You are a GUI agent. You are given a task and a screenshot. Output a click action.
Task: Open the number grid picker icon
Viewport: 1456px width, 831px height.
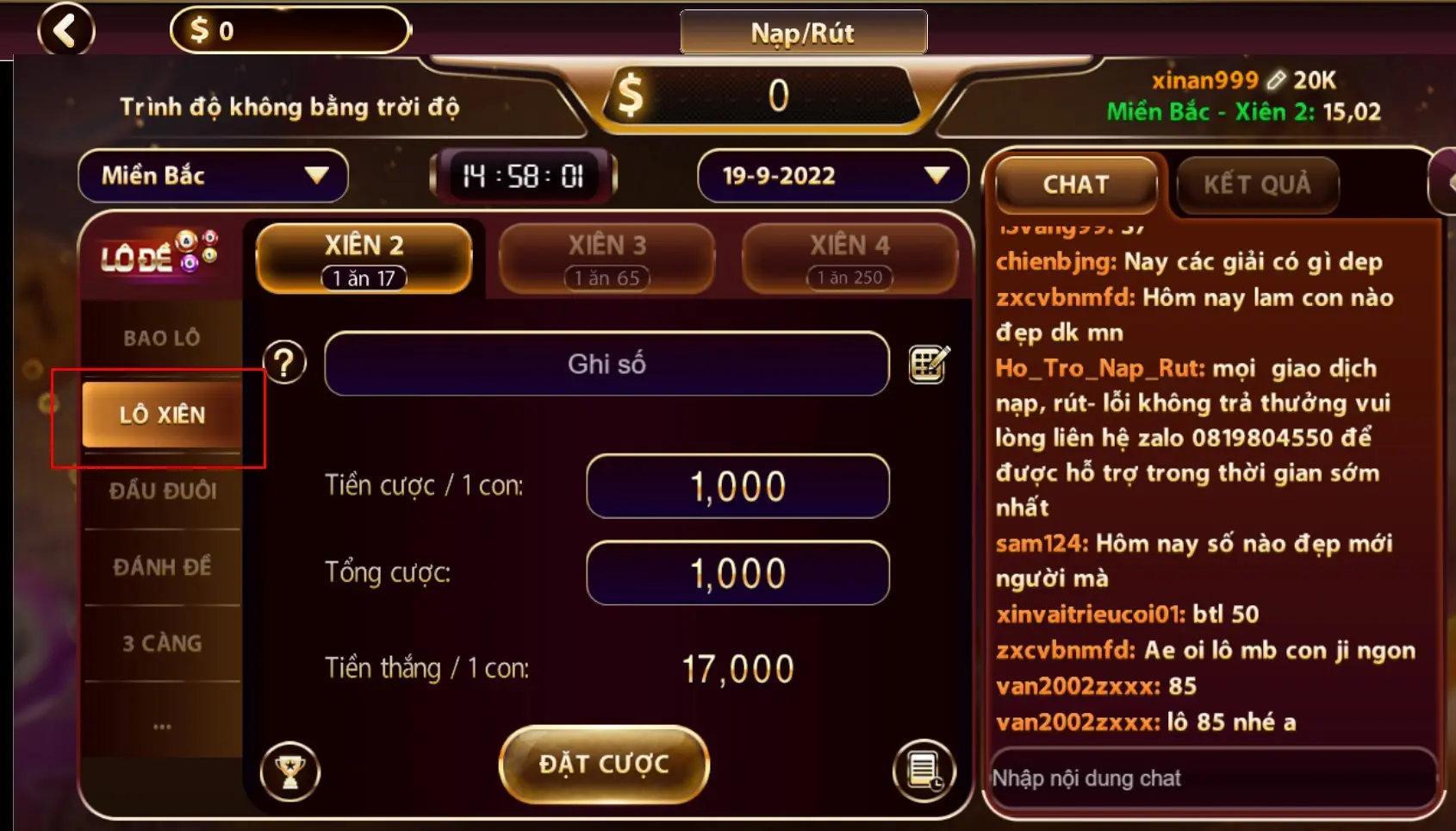929,364
